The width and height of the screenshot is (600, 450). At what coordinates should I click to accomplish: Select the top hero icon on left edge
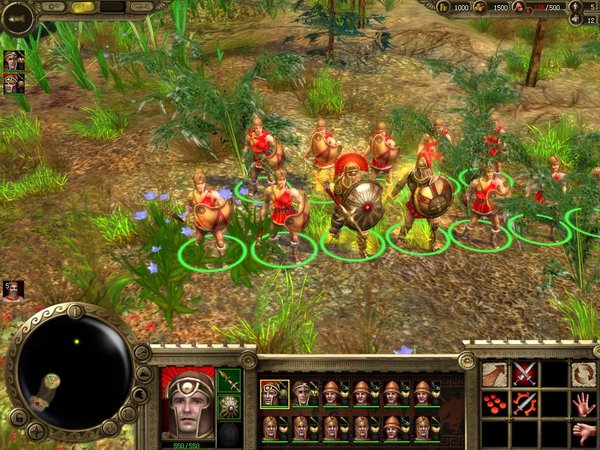tap(14, 60)
